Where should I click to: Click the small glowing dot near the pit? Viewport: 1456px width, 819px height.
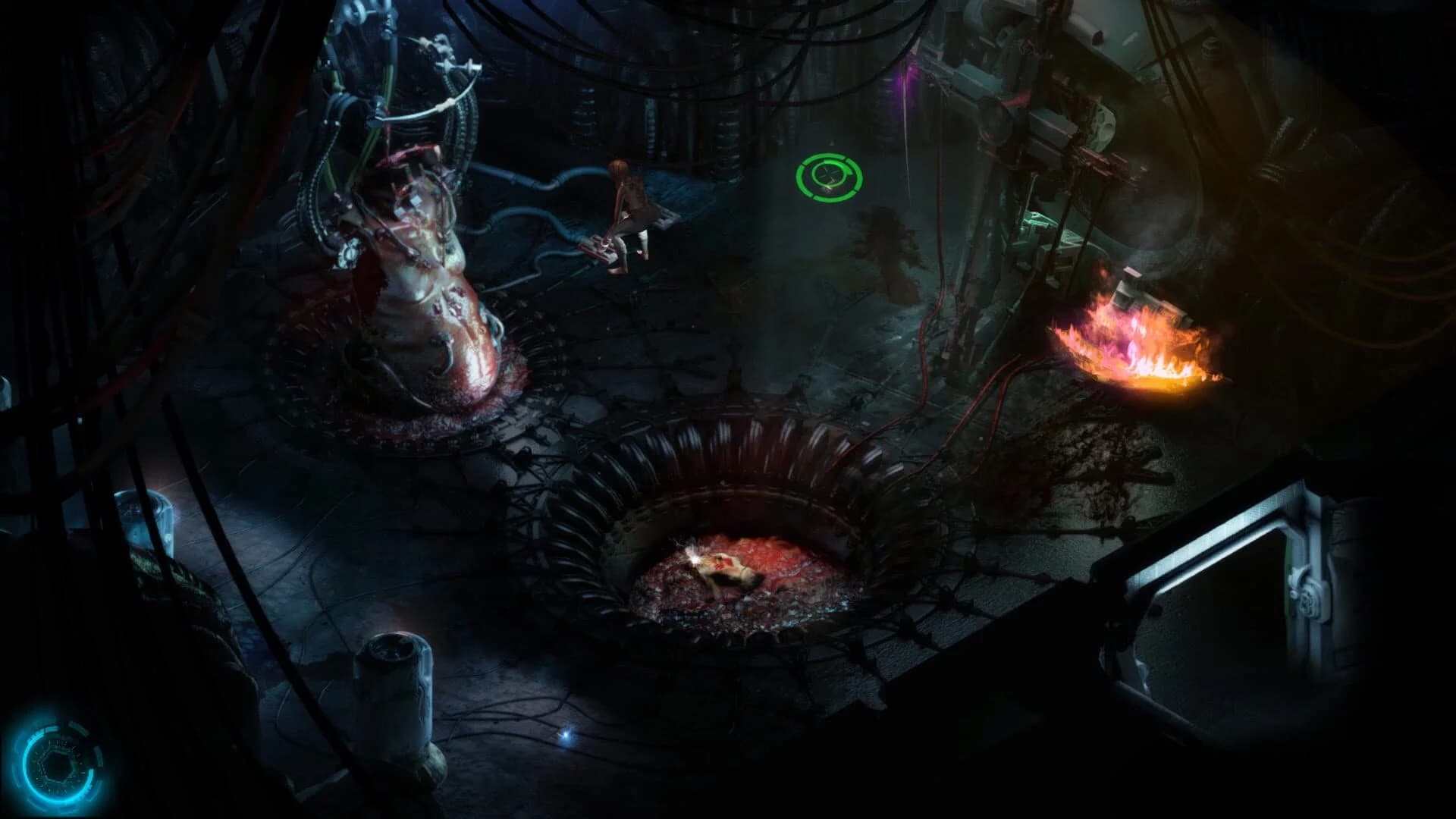pyautogui.click(x=566, y=734)
